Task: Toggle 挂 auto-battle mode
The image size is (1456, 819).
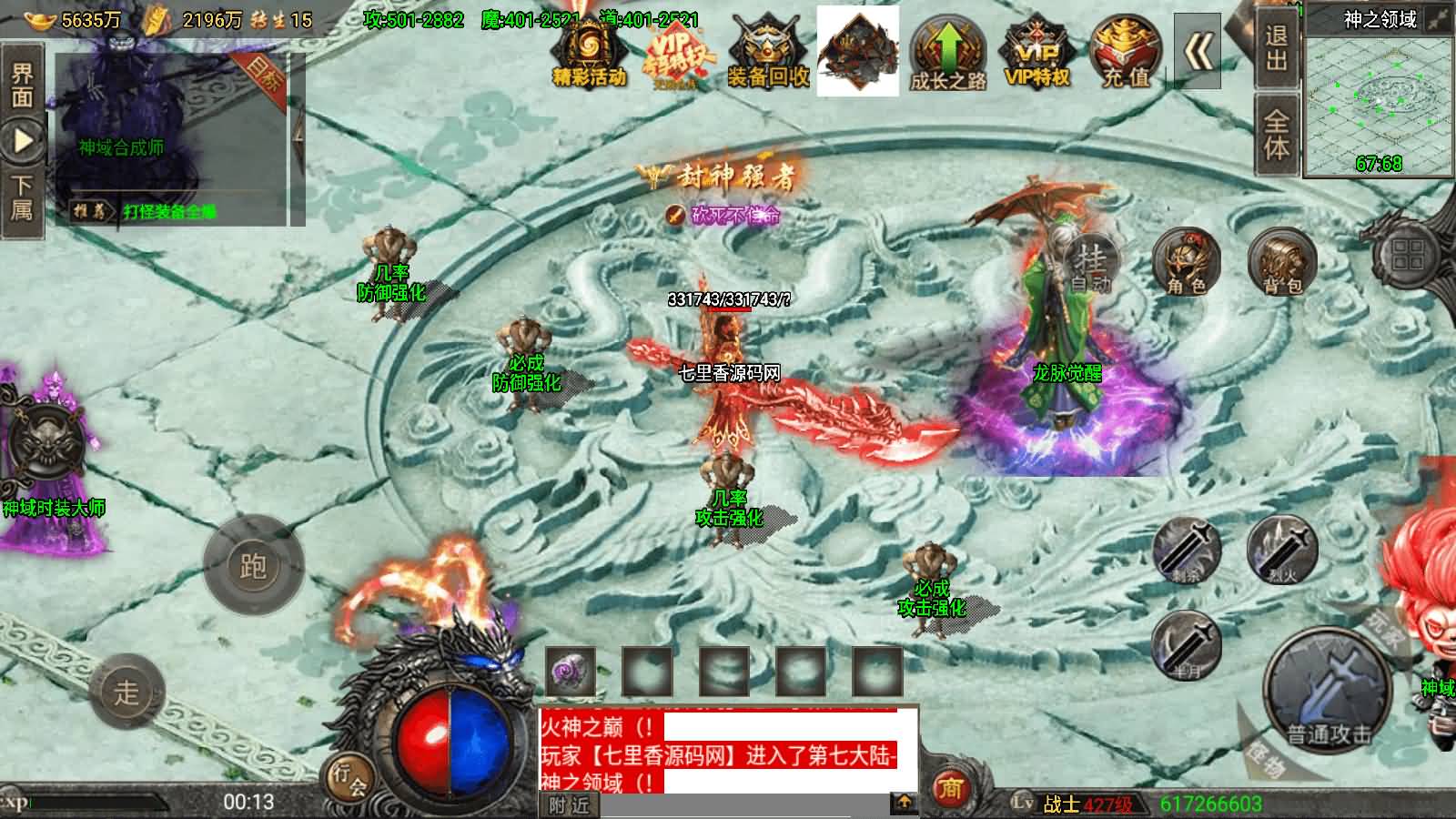Action: pyautogui.click(x=1090, y=262)
